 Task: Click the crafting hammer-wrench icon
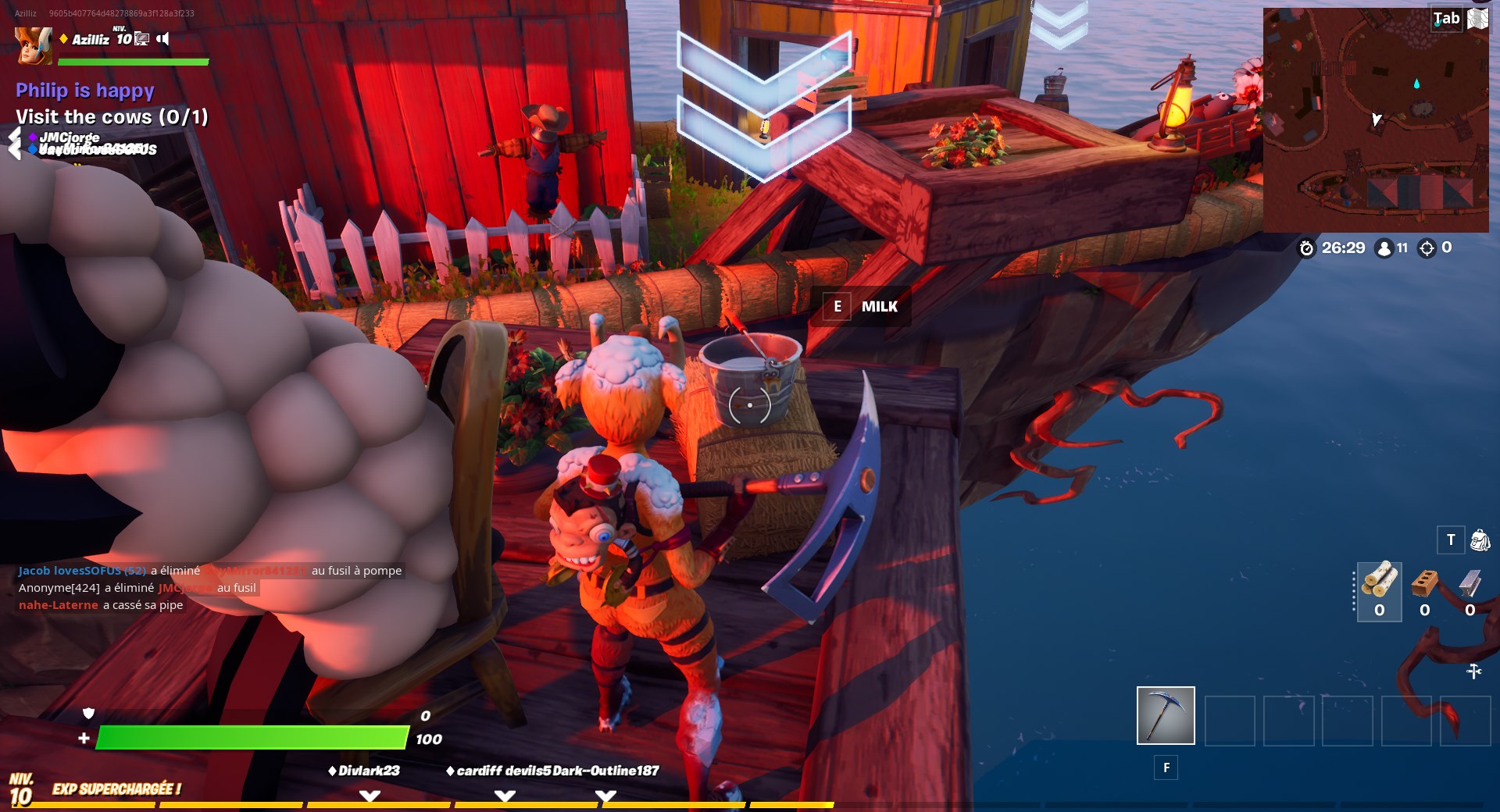[x=1474, y=671]
